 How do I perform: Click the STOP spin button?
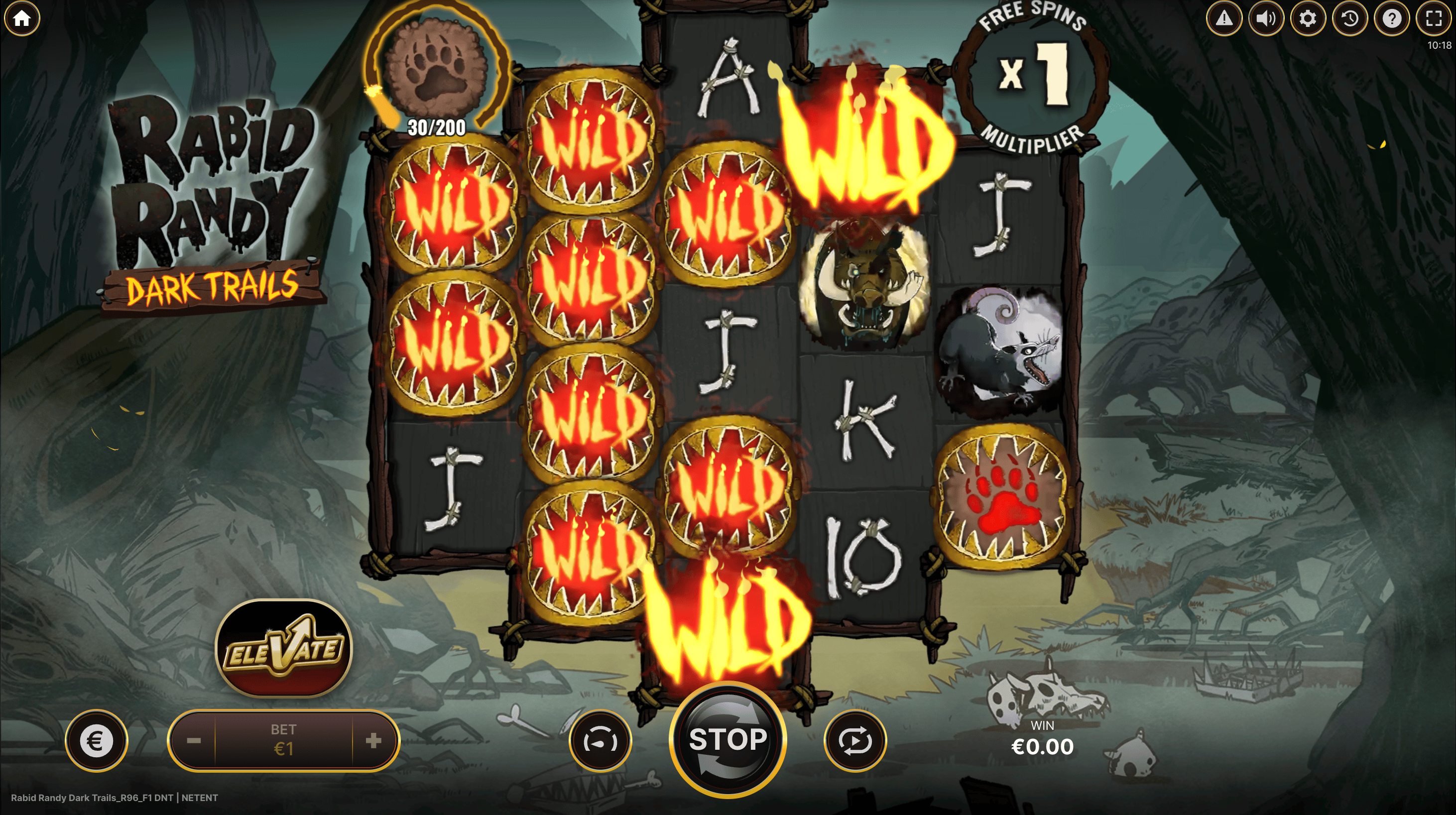coord(728,739)
